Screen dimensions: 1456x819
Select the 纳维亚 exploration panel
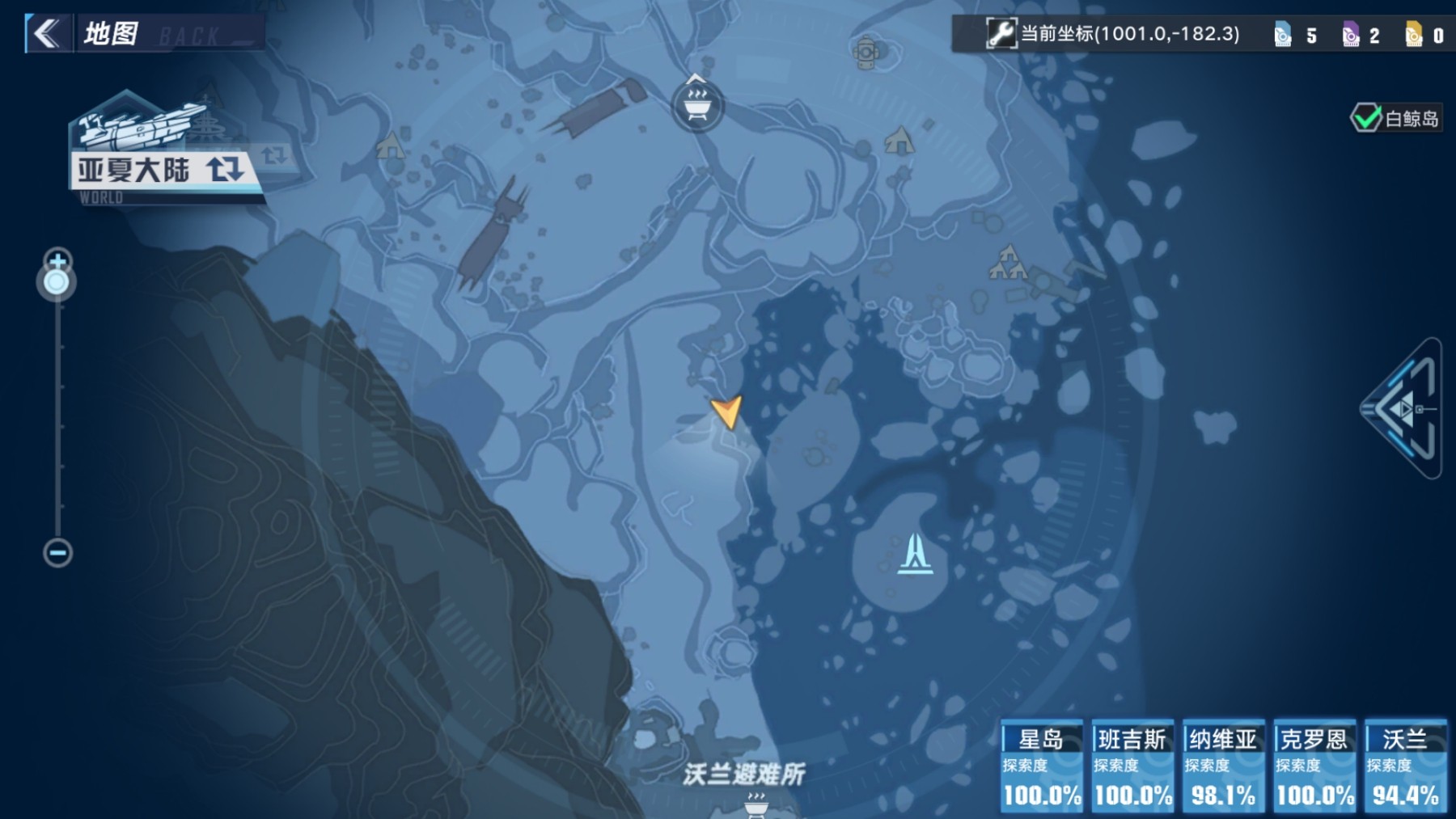pos(1223,765)
